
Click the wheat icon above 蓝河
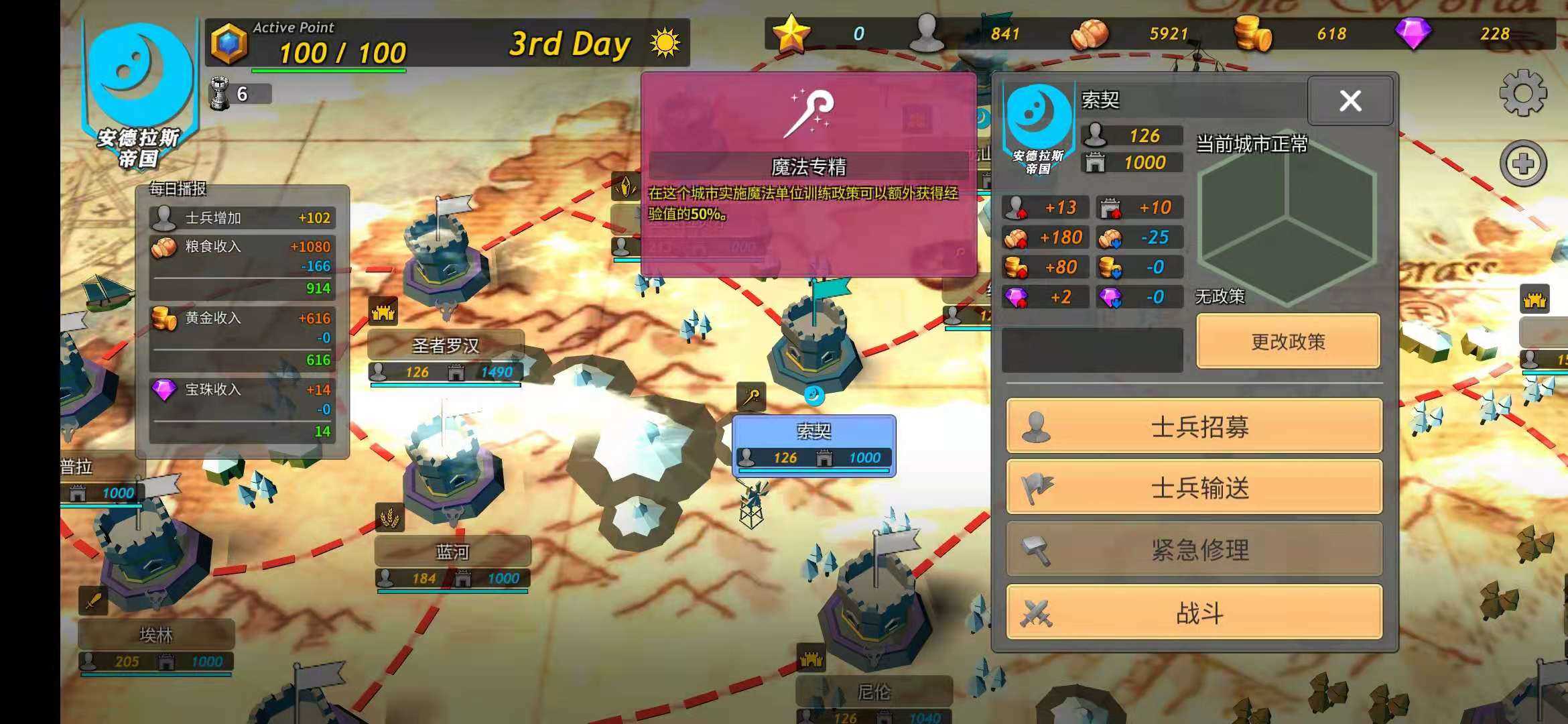point(389,518)
